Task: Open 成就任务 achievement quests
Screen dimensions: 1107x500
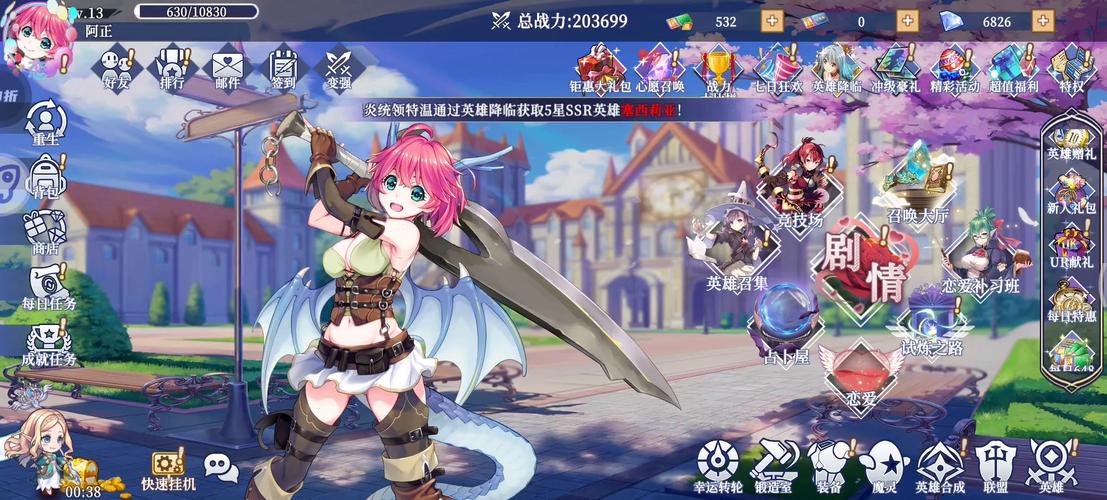Action: (48, 343)
